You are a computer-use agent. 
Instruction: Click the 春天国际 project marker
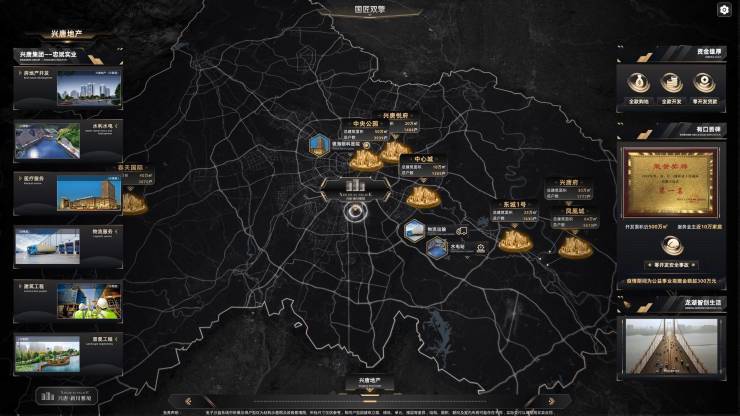pyautogui.click(x=131, y=203)
